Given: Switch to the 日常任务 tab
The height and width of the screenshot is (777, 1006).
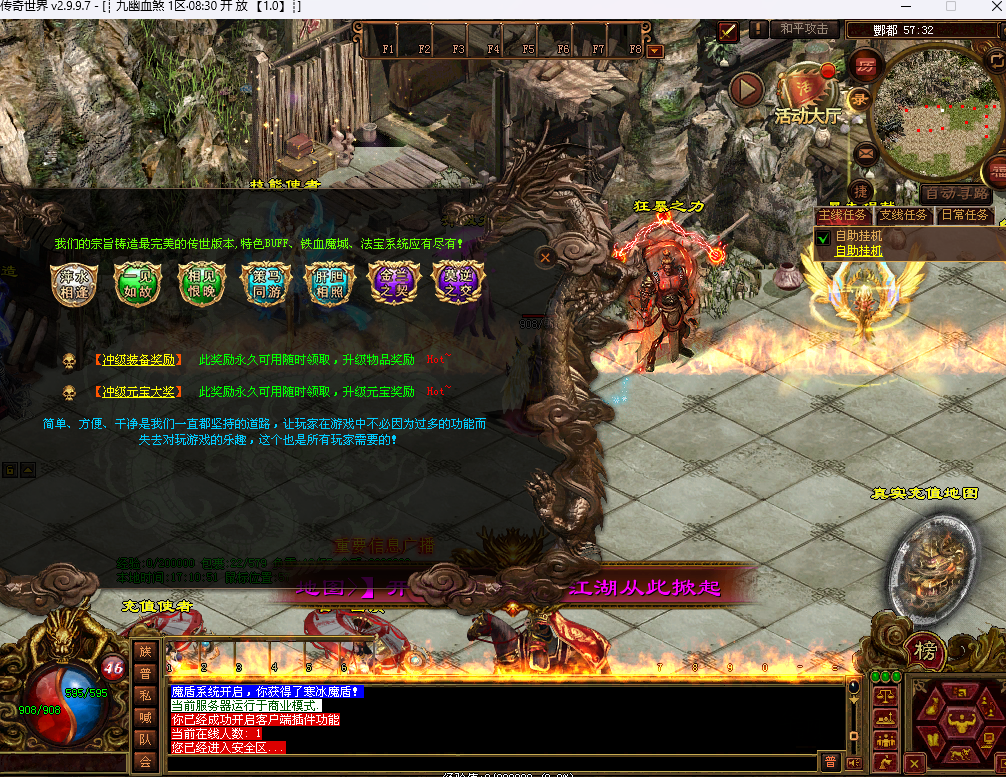Looking at the screenshot, I should pos(965,215).
